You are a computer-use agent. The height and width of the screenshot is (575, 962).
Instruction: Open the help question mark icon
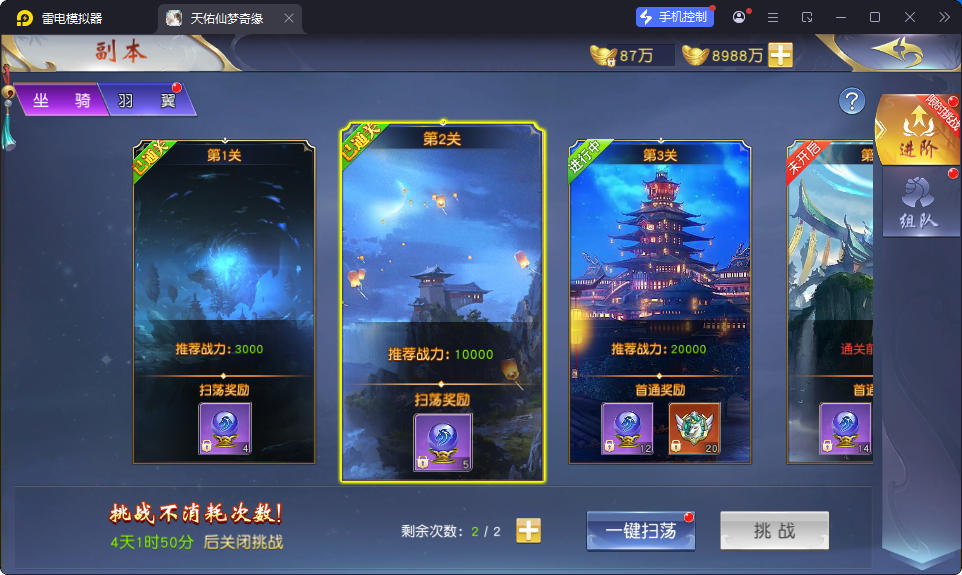(x=851, y=100)
